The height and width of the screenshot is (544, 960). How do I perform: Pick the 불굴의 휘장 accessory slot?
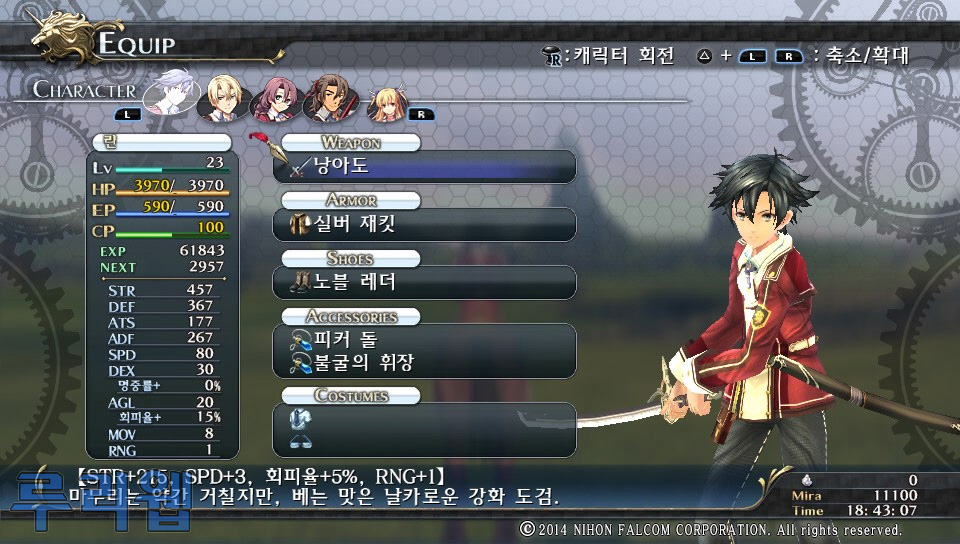(425, 362)
